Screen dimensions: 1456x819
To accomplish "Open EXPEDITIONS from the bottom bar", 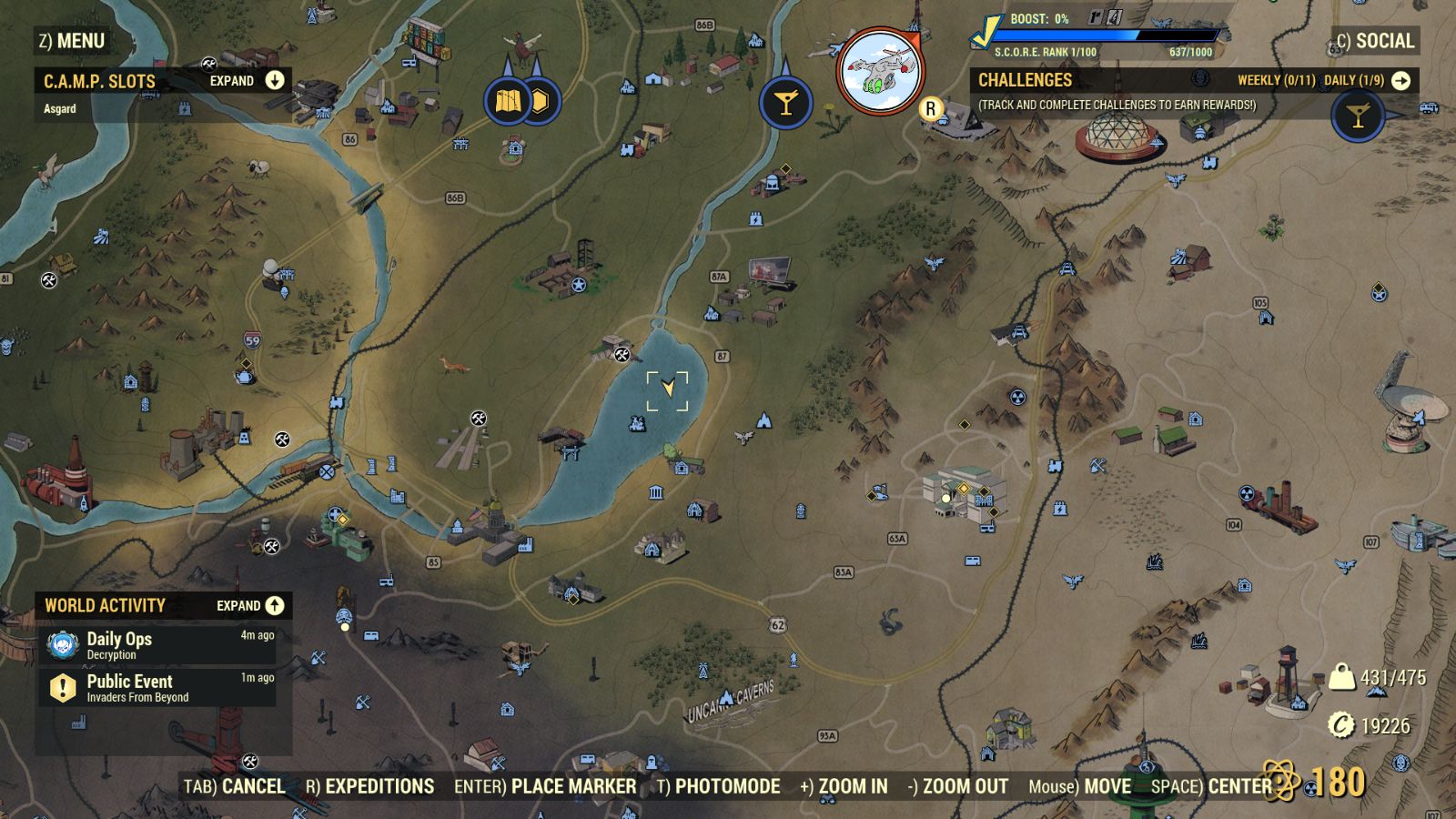I will (379, 786).
